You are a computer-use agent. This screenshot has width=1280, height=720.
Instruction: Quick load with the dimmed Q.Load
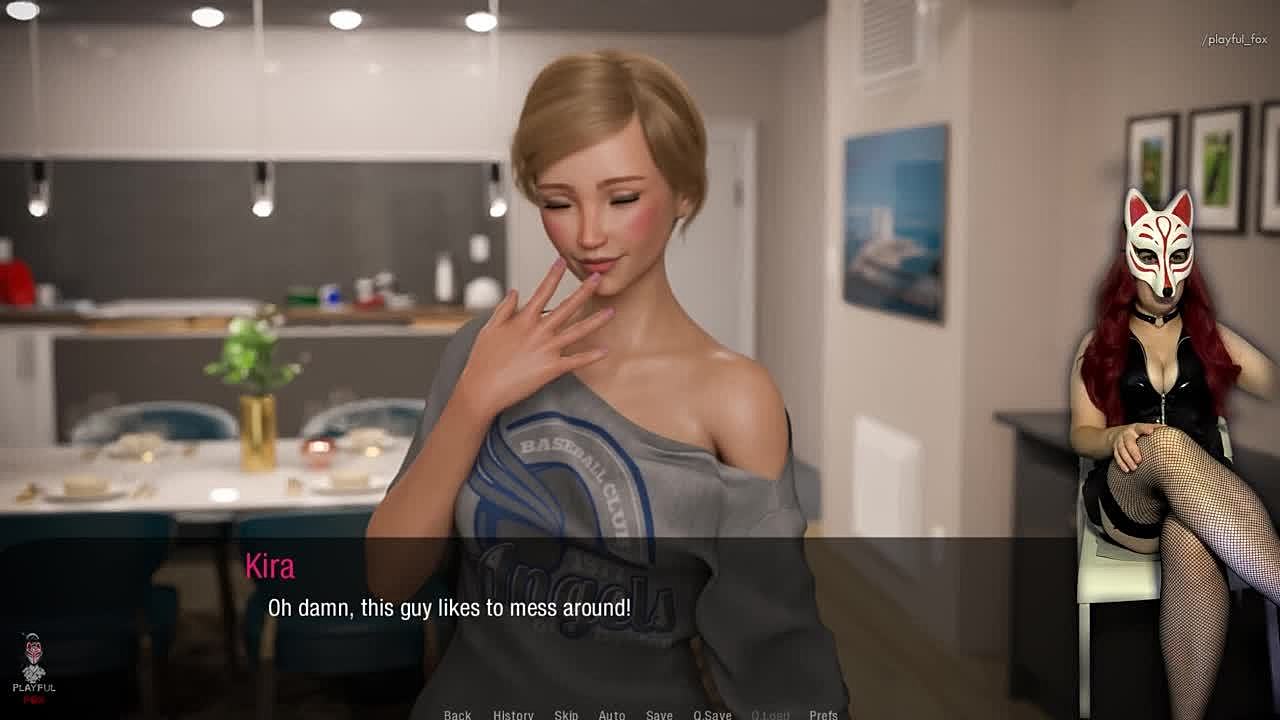click(x=770, y=714)
